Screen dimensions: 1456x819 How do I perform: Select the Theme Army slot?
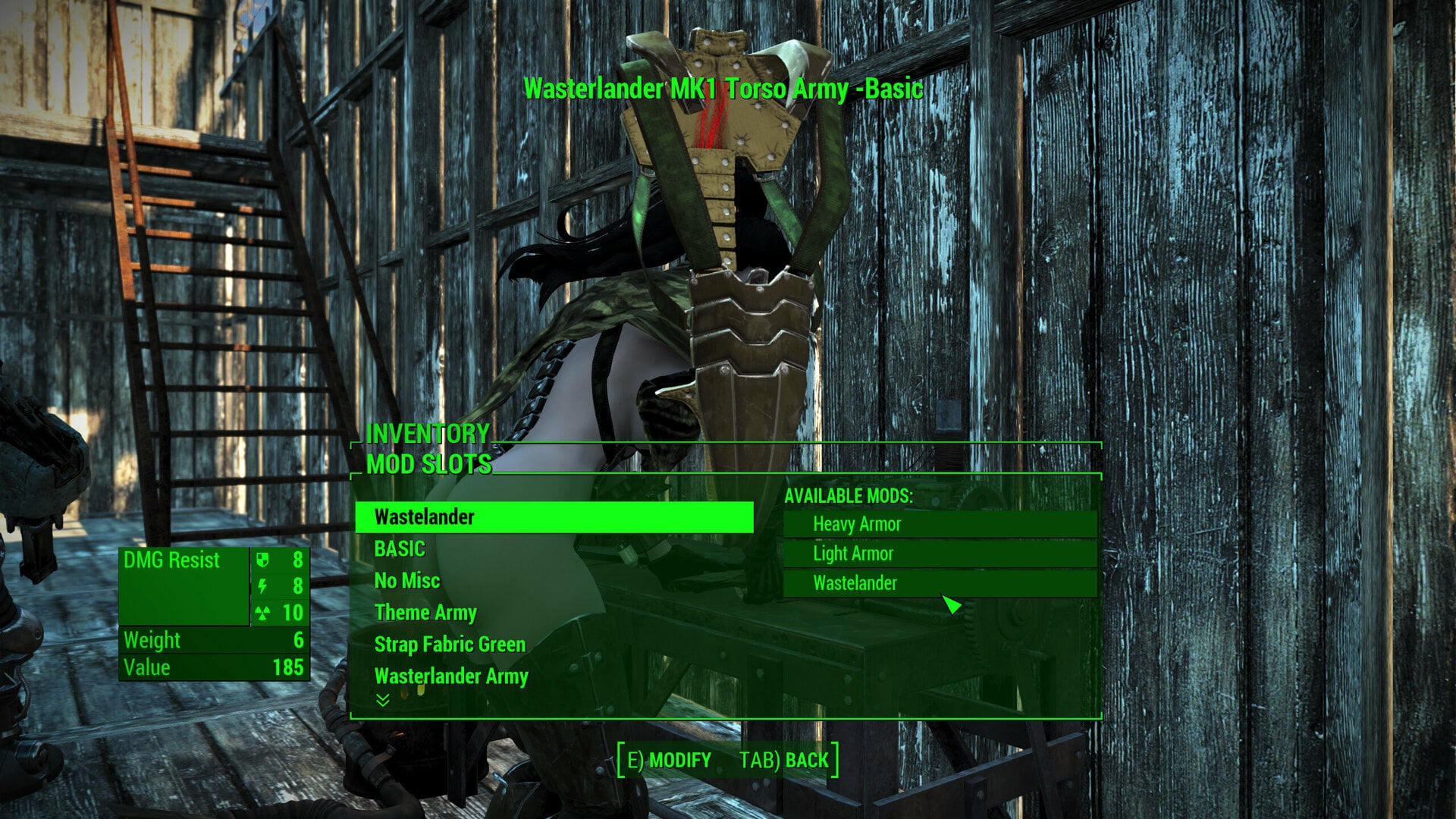[426, 612]
